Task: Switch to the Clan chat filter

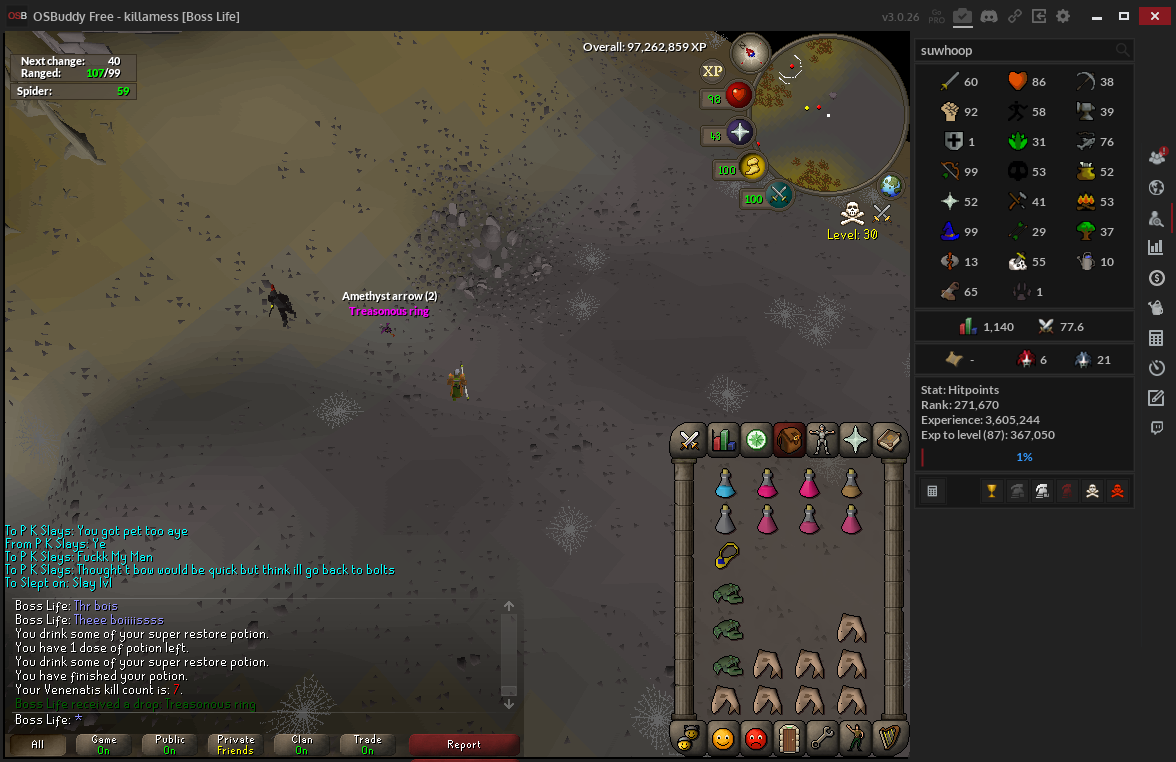Action: tap(302, 744)
